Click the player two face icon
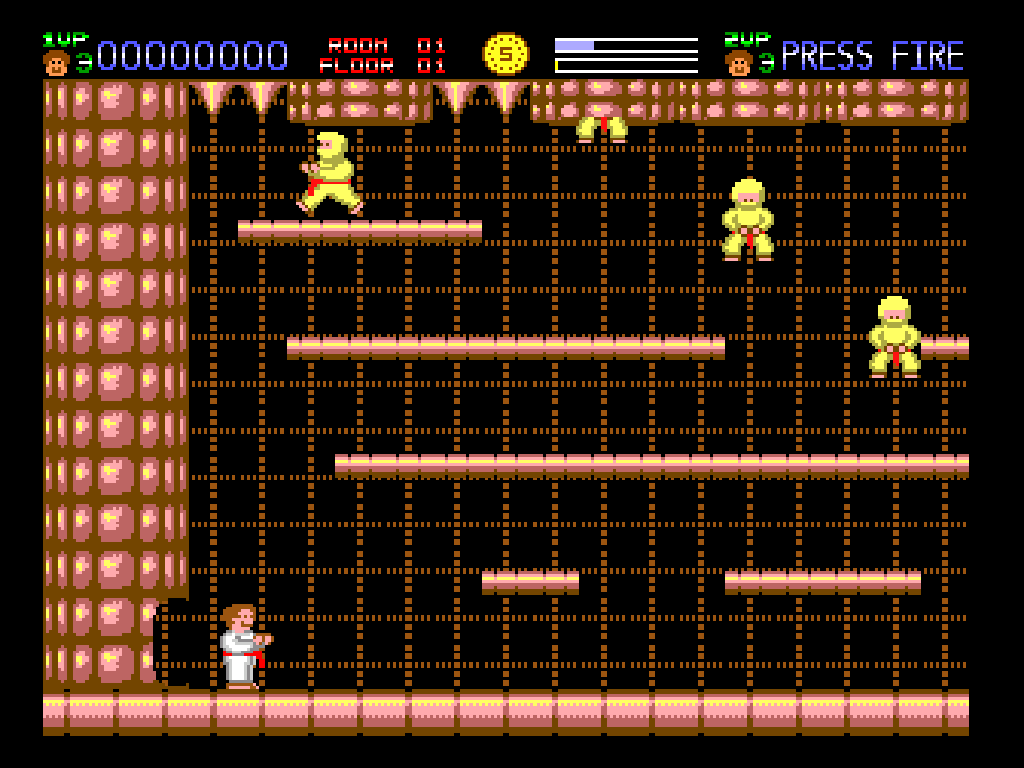1024x768 pixels. click(x=738, y=63)
